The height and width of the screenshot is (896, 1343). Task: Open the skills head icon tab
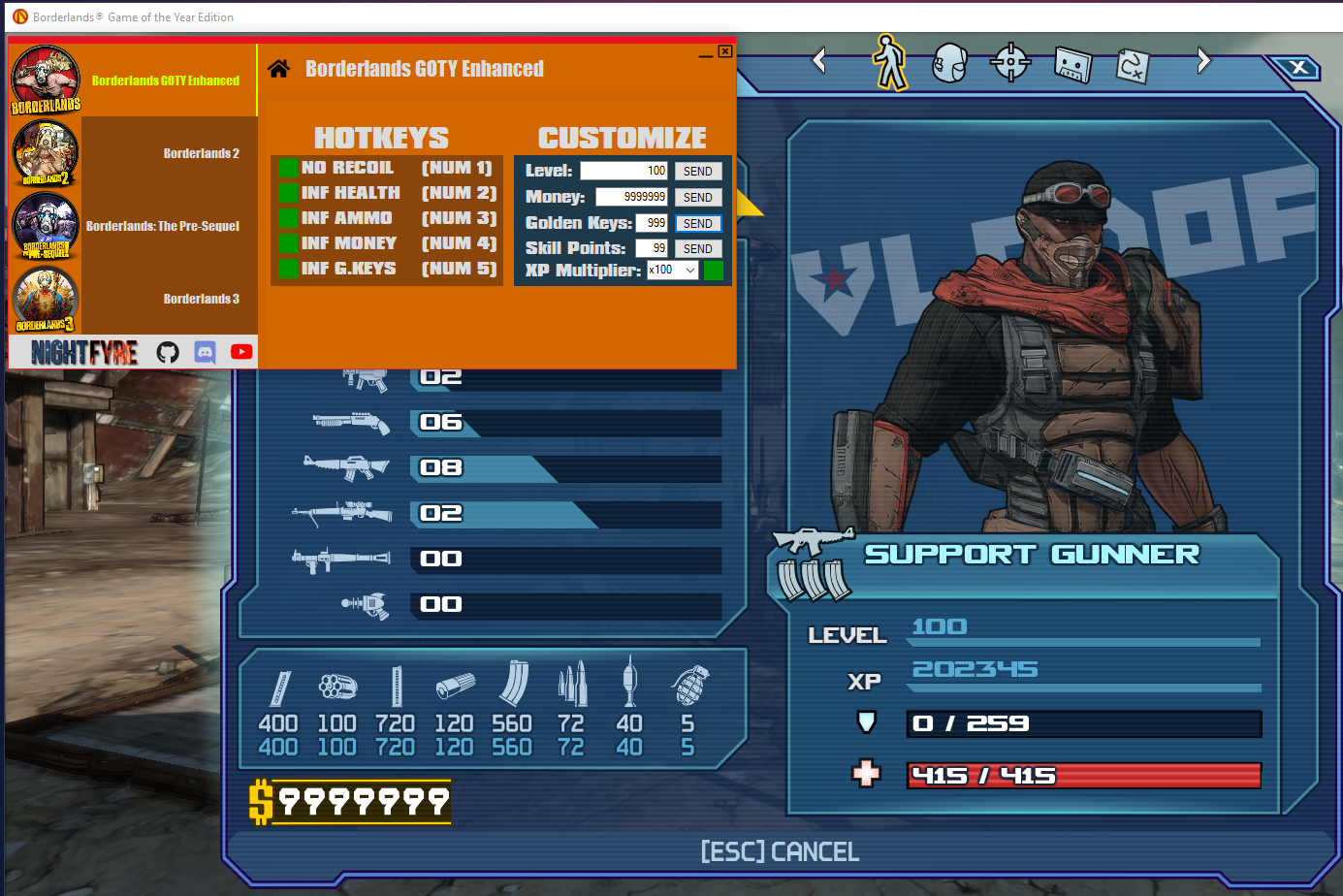click(x=949, y=60)
